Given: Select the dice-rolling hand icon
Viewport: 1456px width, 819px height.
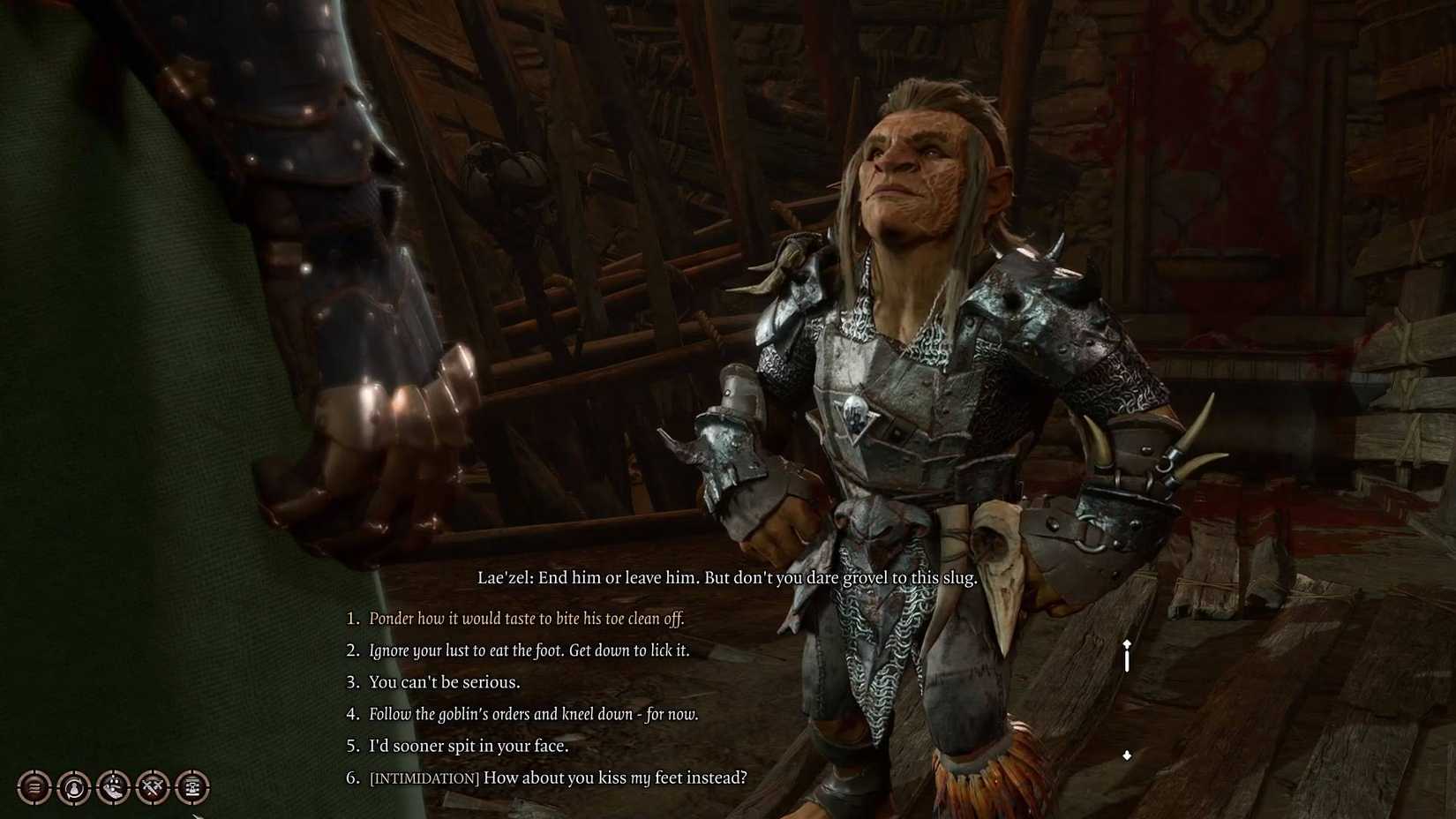Looking at the screenshot, I should (x=115, y=788).
